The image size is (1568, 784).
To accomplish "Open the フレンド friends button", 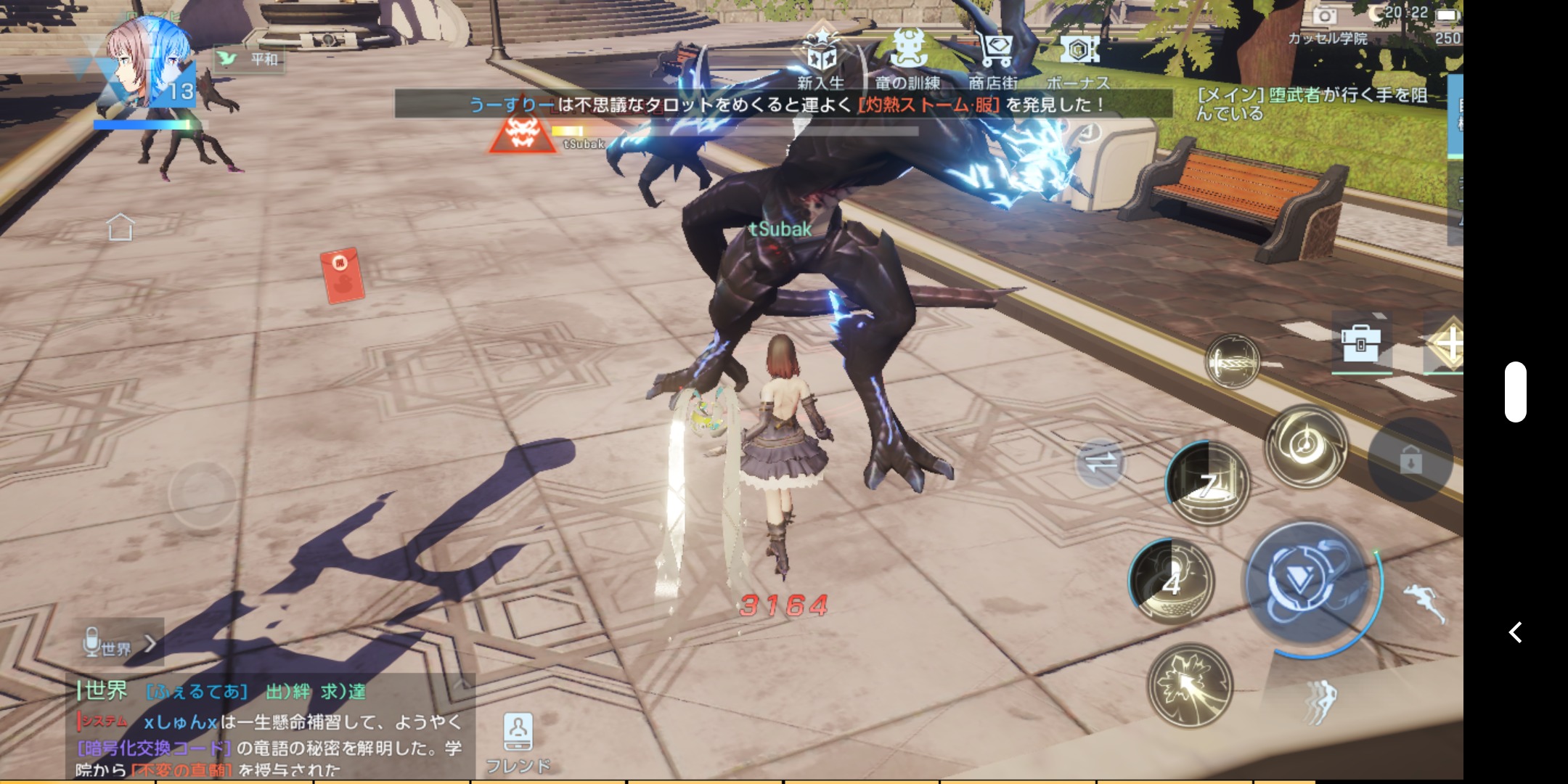I will click(x=518, y=742).
